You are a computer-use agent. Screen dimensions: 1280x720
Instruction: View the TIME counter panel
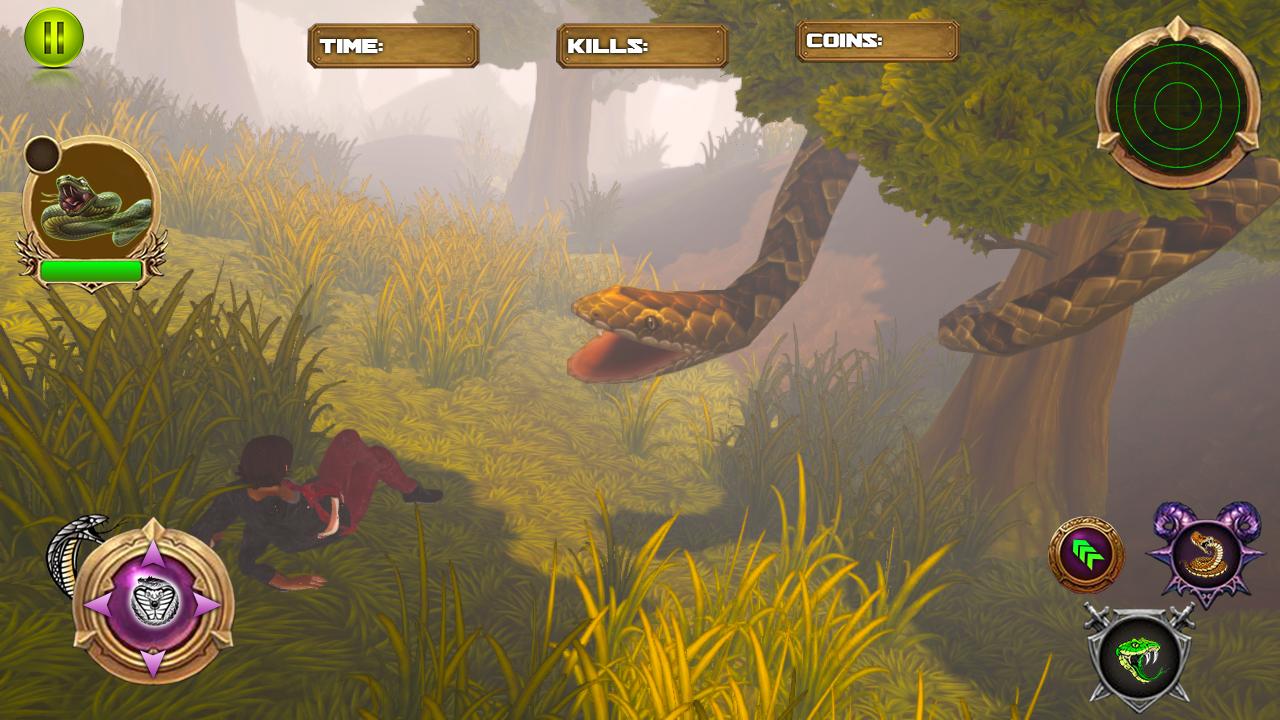[393, 44]
